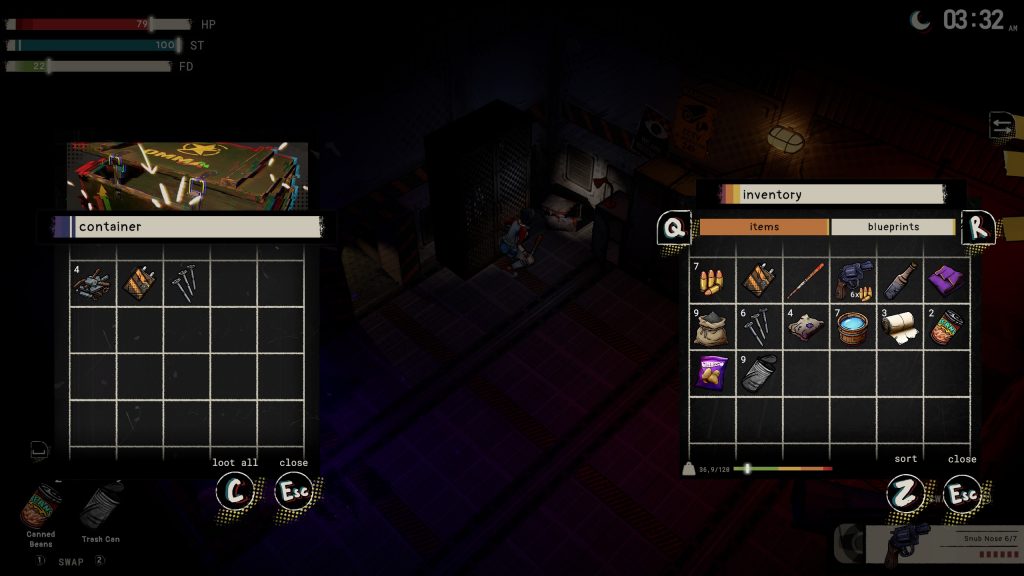Select the bullets stack in inventory
The height and width of the screenshot is (576, 1024).
pyautogui.click(x=712, y=281)
